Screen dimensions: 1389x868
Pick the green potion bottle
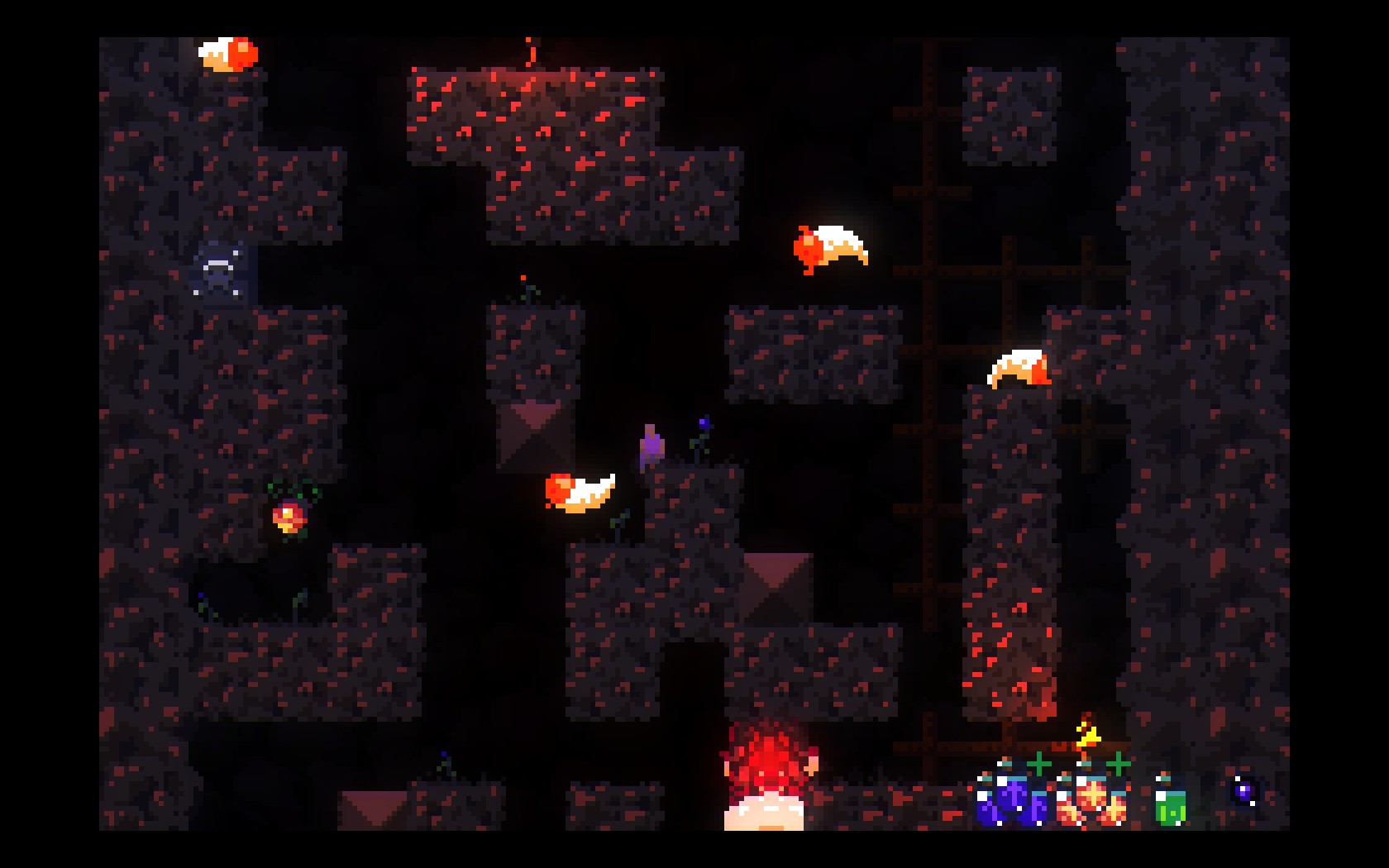(x=1170, y=806)
